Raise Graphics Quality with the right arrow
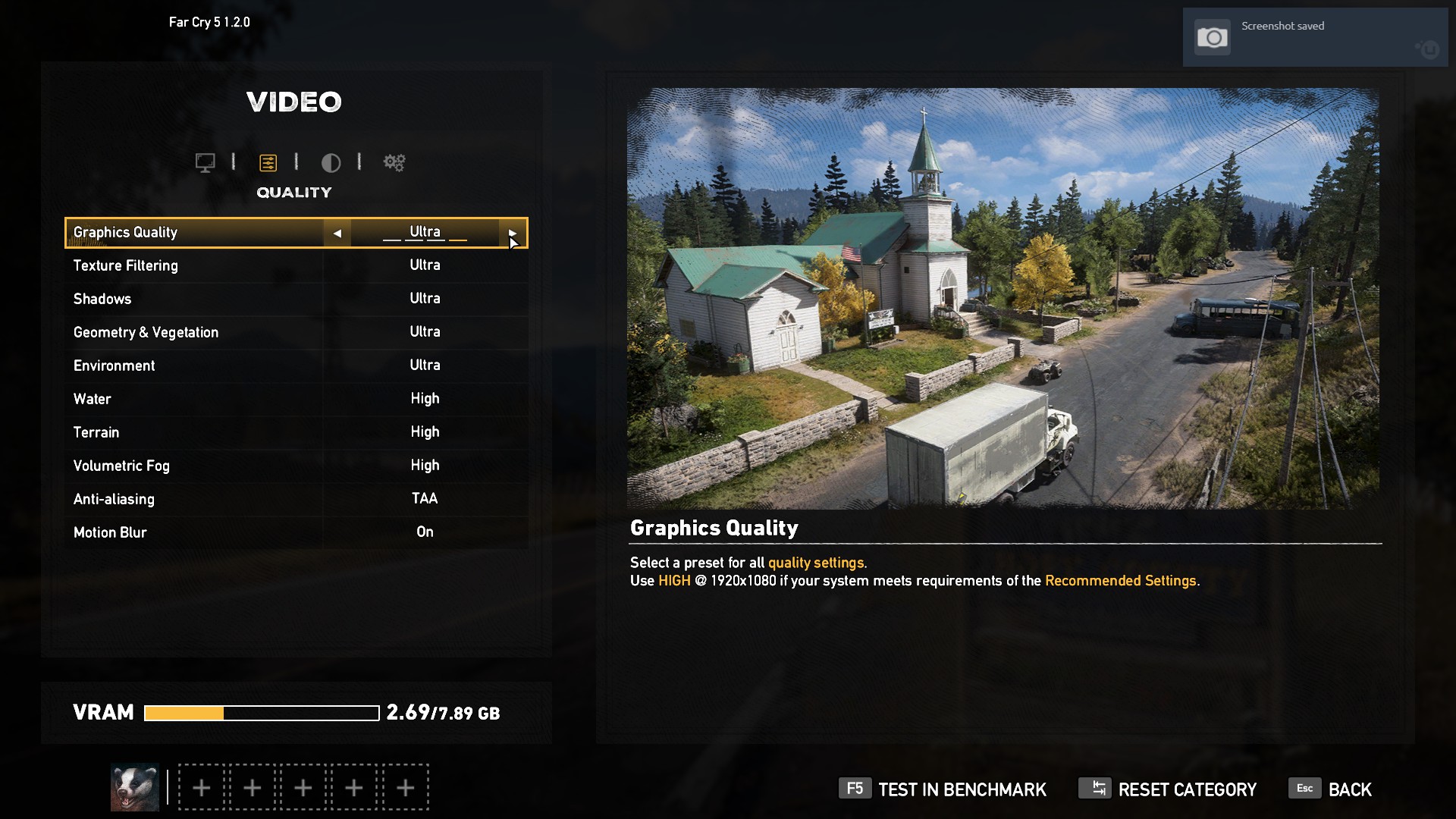Viewport: 1456px width, 819px height. [x=513, y=234]
